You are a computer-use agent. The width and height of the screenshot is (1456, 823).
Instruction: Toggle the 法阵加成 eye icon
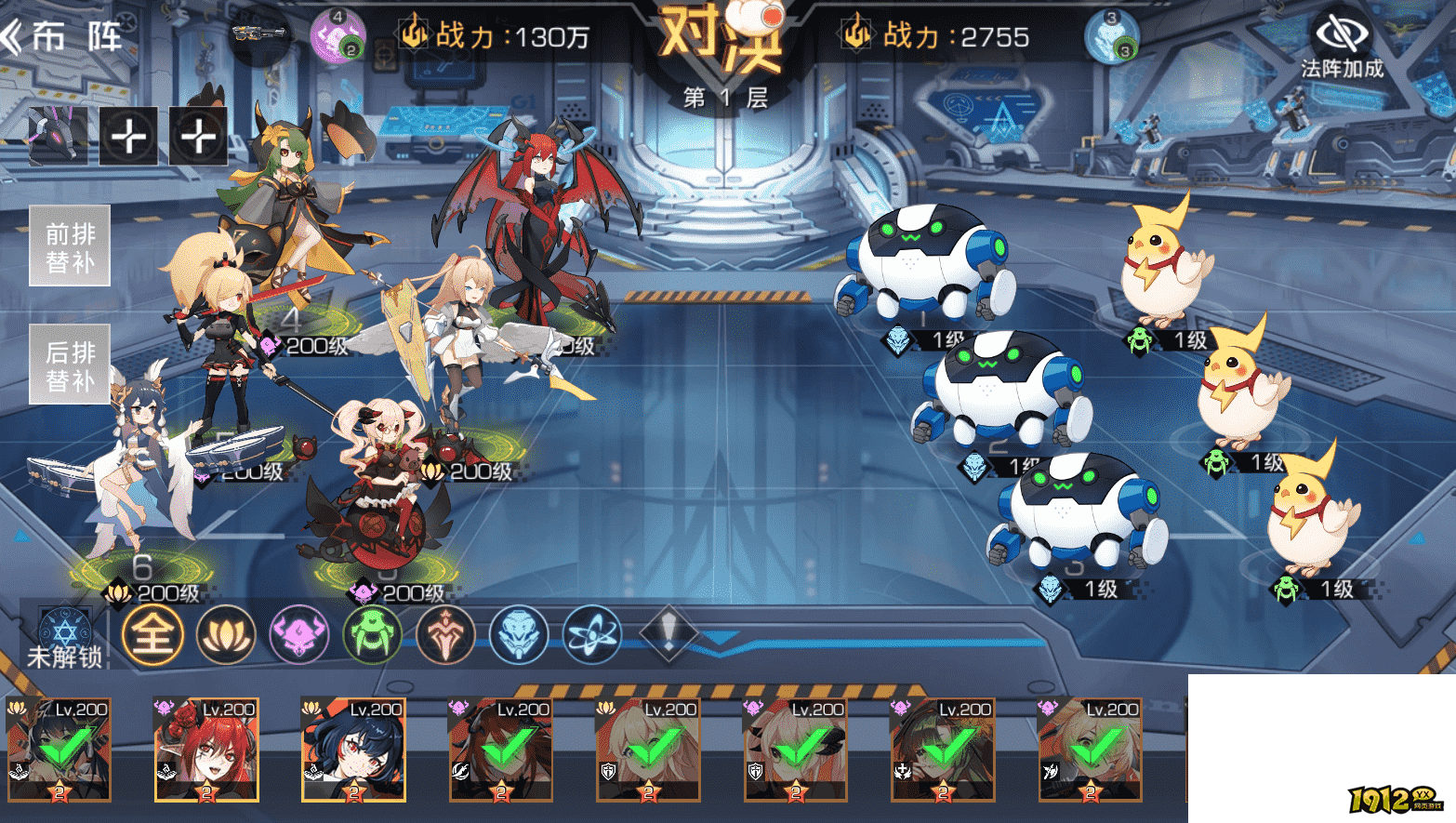(1341, 35)
